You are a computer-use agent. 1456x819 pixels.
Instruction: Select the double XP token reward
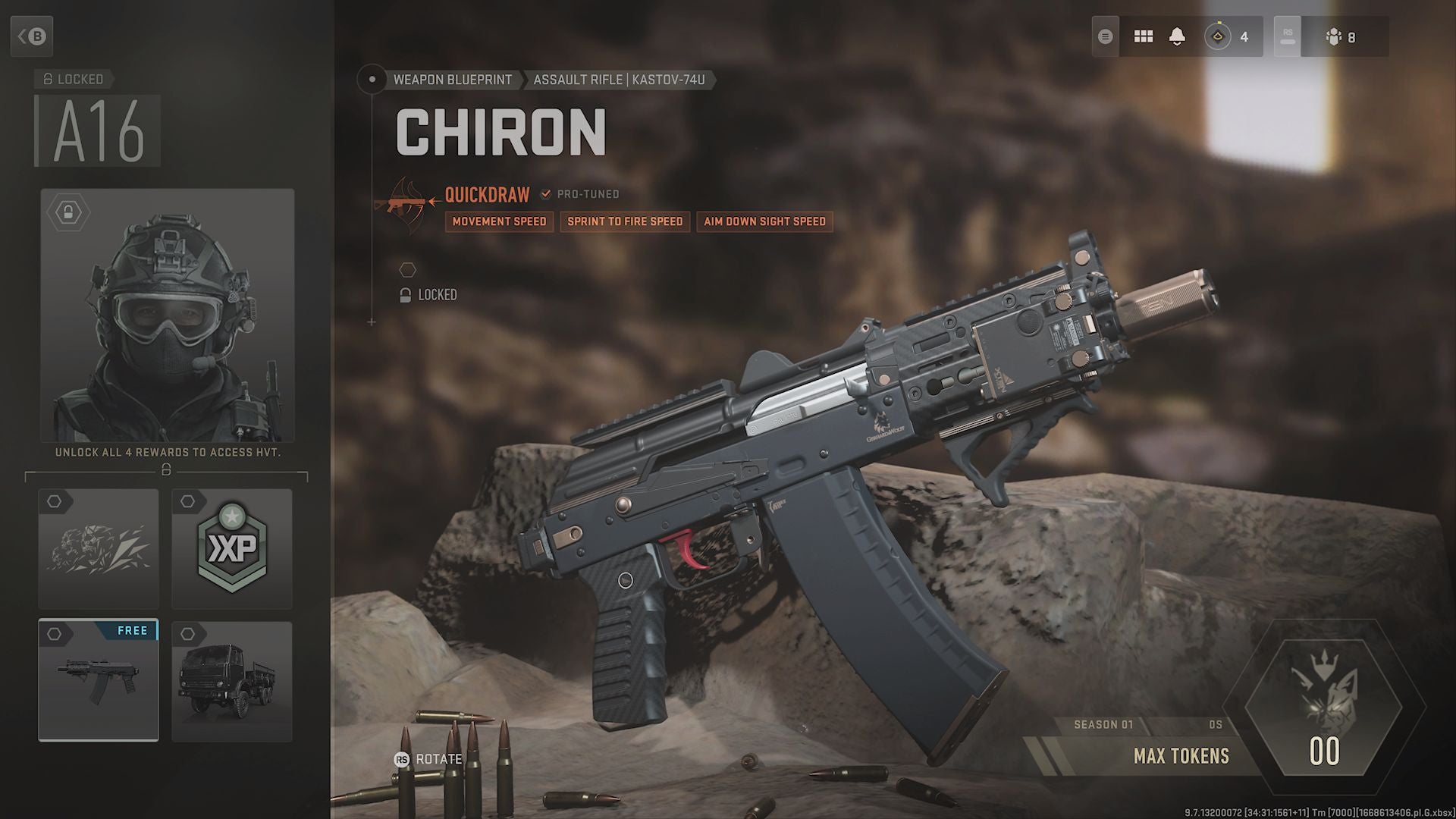coord(232,548)
